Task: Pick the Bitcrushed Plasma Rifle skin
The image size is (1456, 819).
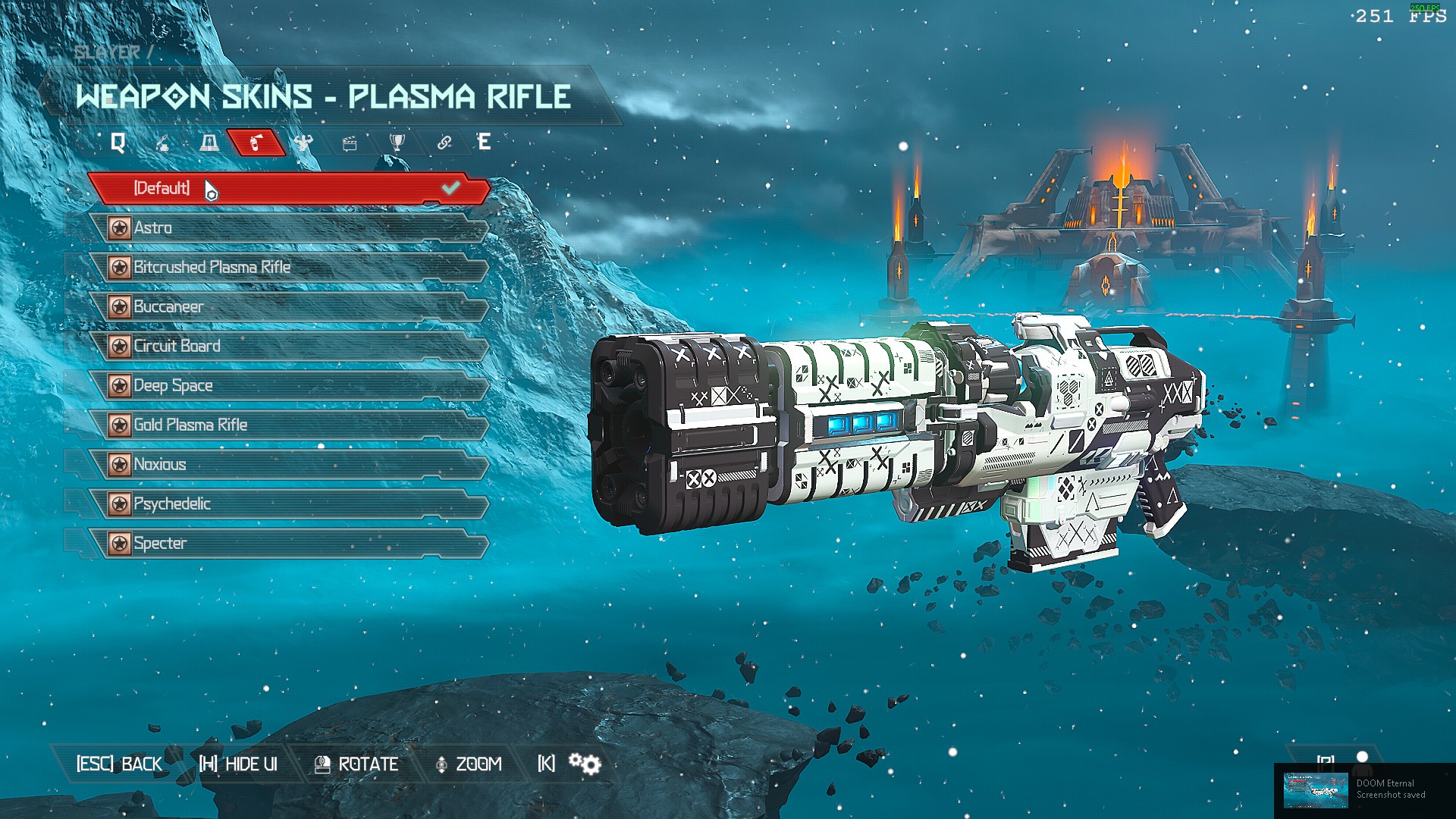Action: click(288, 267)
